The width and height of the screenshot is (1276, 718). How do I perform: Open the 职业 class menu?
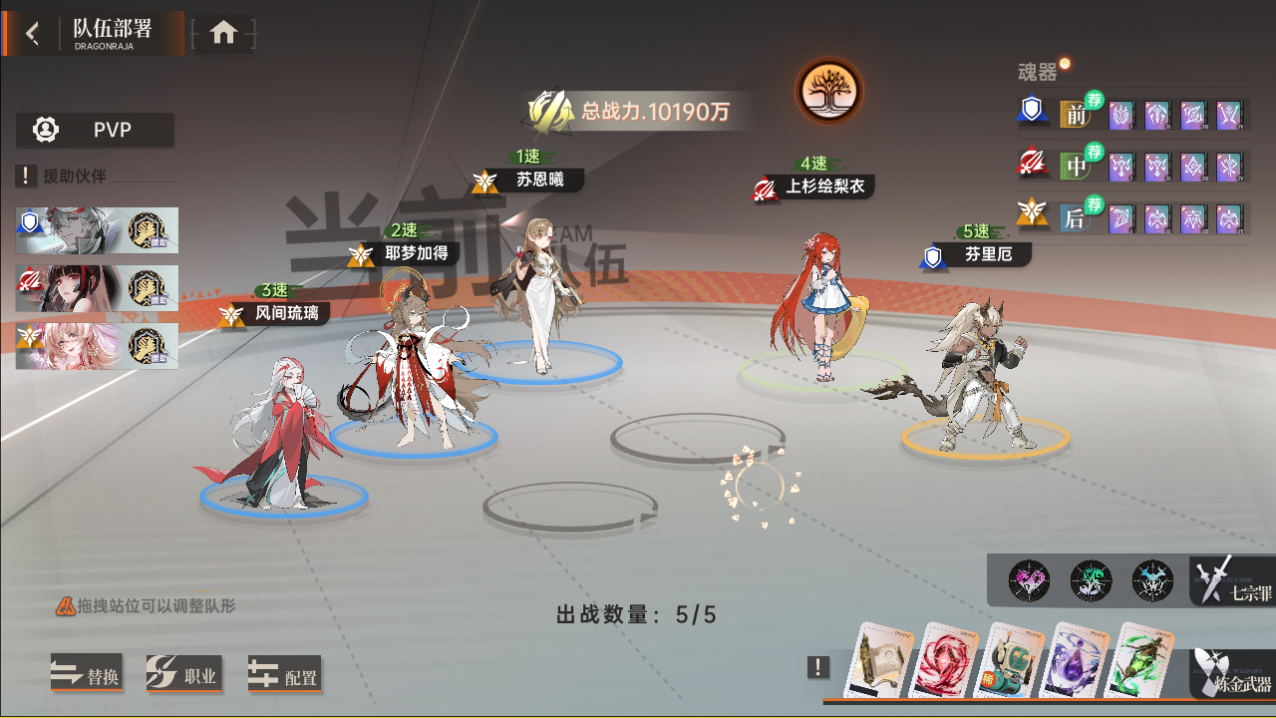pyautogui.click(x=183, y=675)
